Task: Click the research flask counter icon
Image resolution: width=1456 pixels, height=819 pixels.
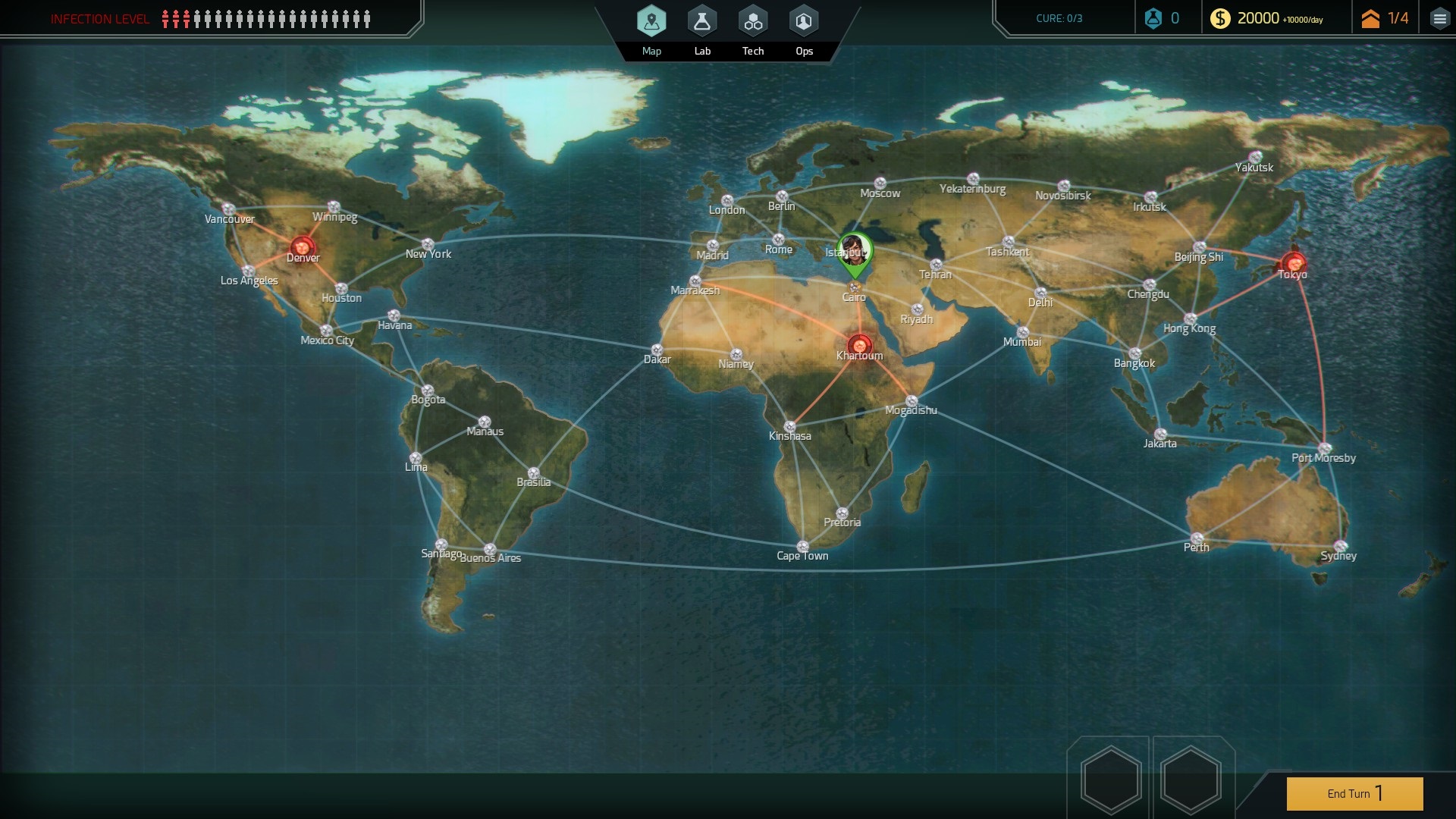Action: (x=1153, y=18)
